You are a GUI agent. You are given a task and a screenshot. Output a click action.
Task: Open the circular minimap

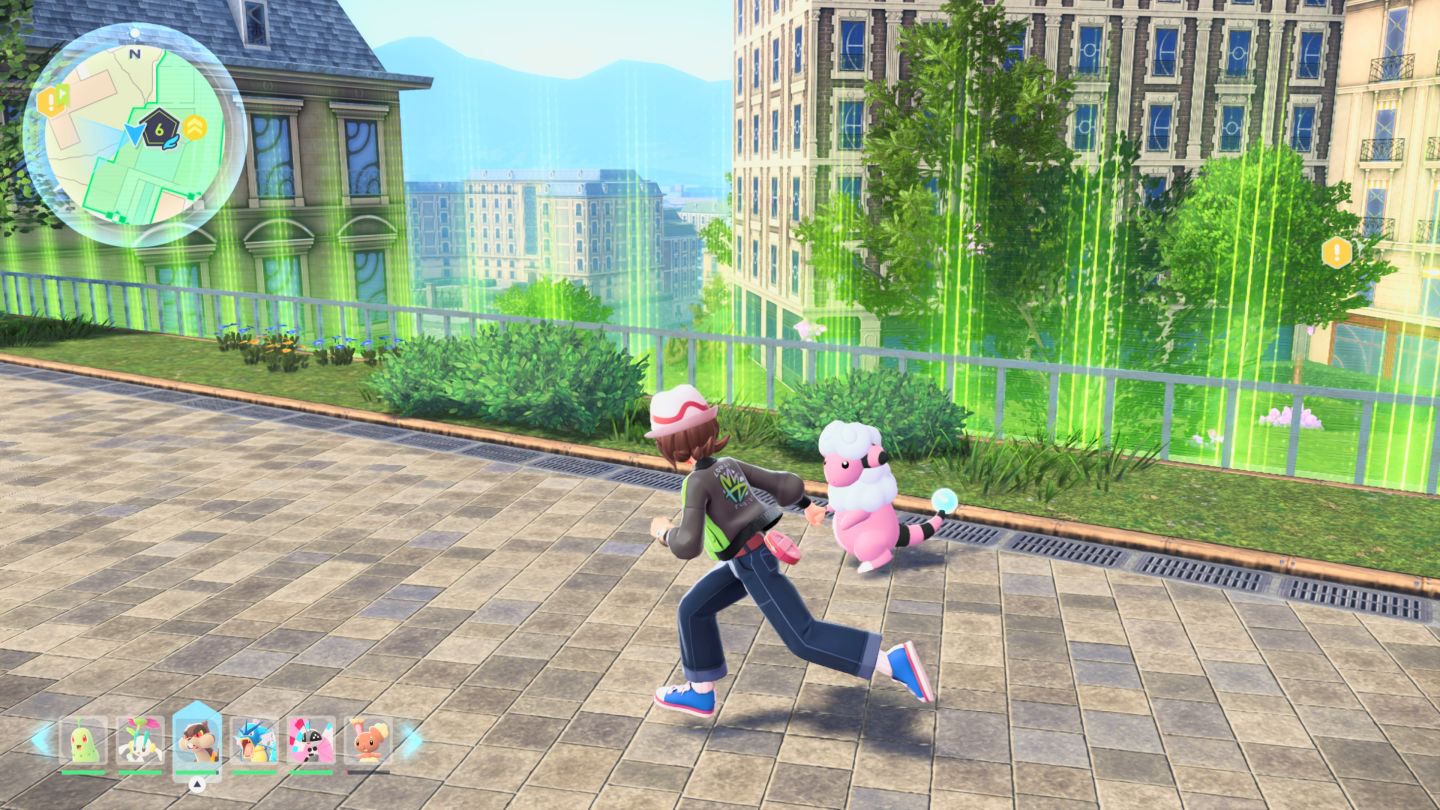[x=134, y=135]
